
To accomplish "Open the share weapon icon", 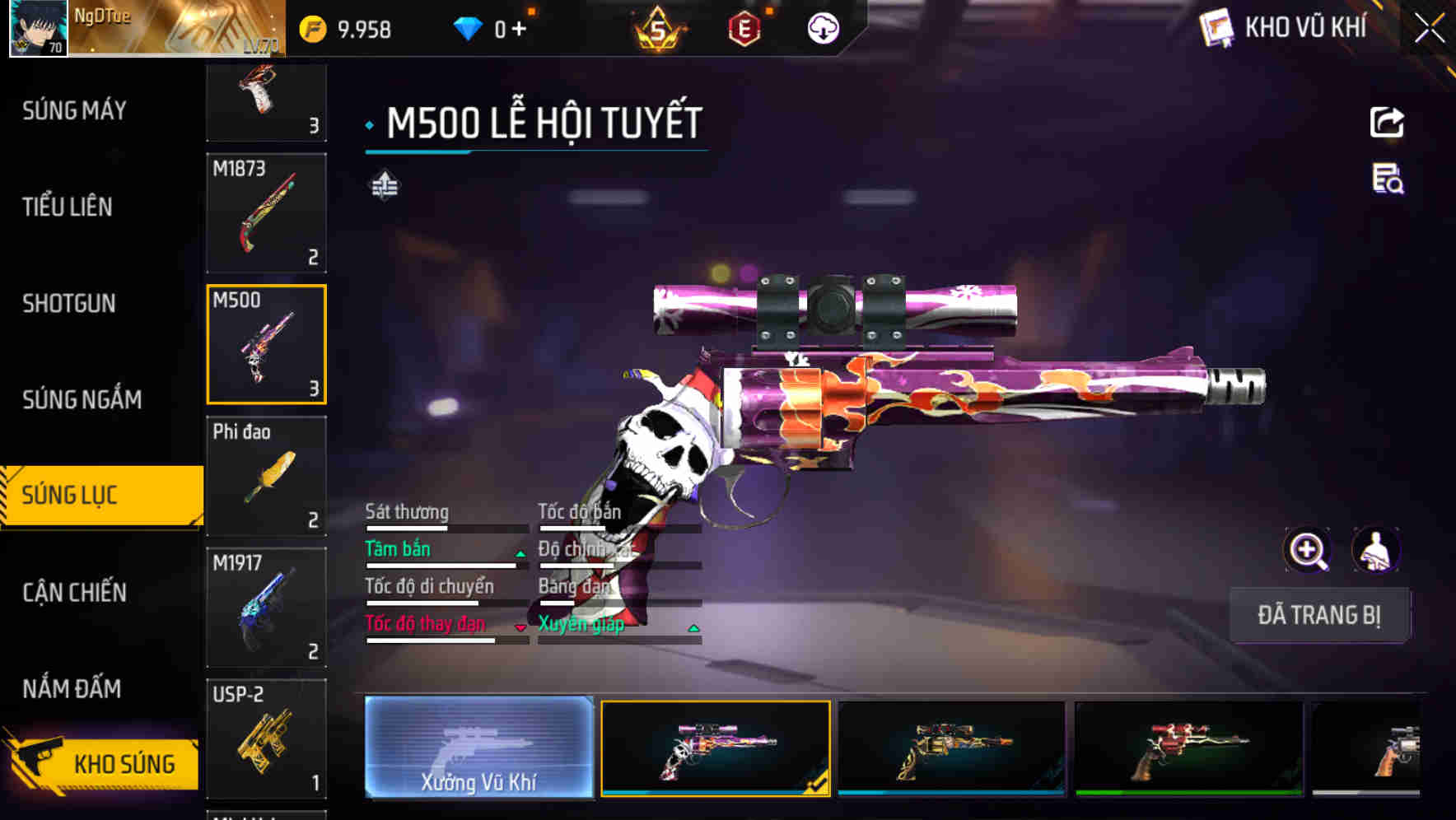I will click(x=1388, y=122).
